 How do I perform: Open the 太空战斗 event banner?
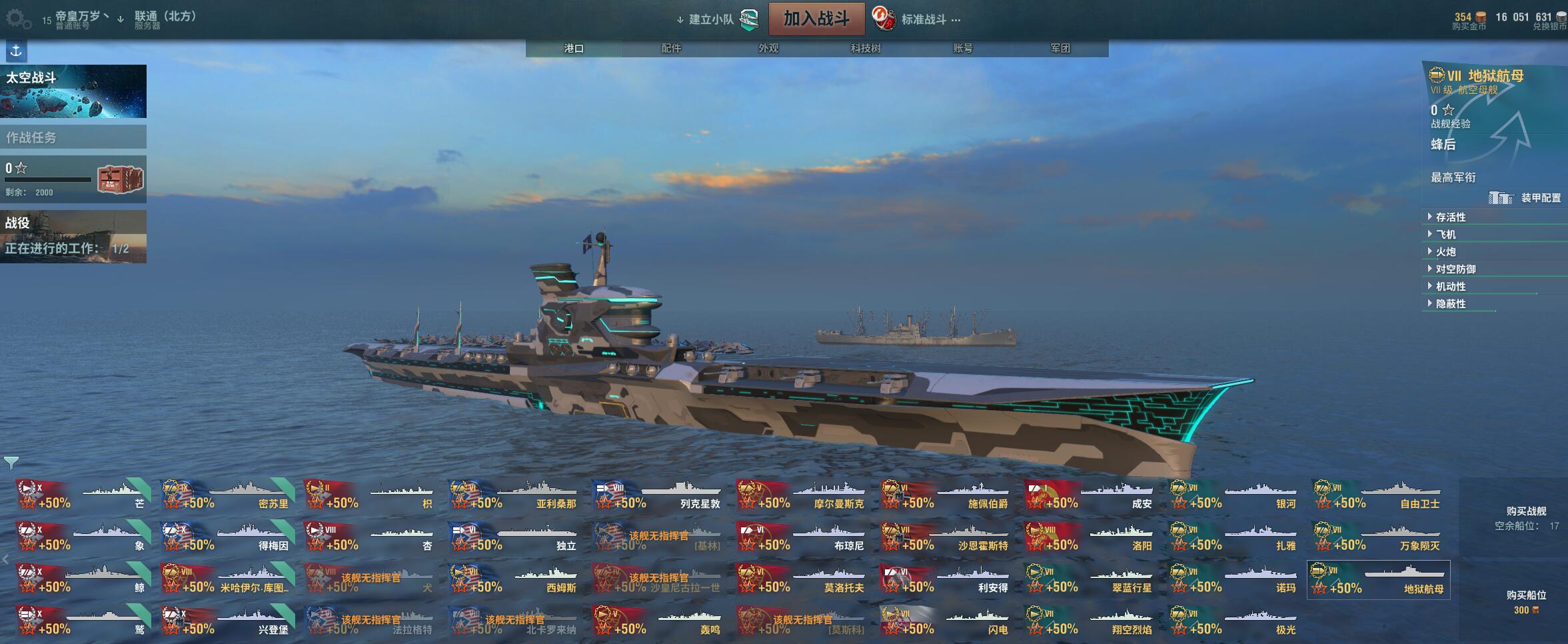(73, 91)
